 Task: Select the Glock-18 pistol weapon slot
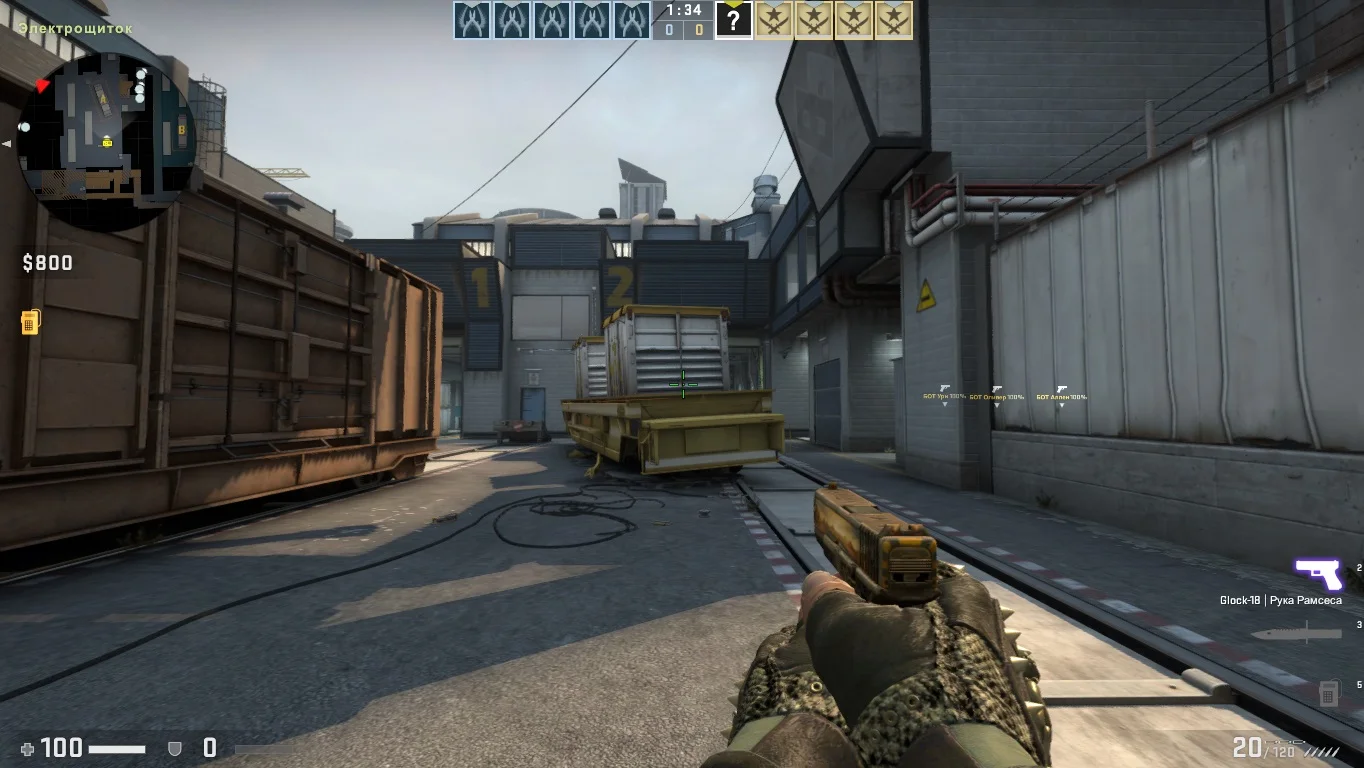coord(1317,574)
